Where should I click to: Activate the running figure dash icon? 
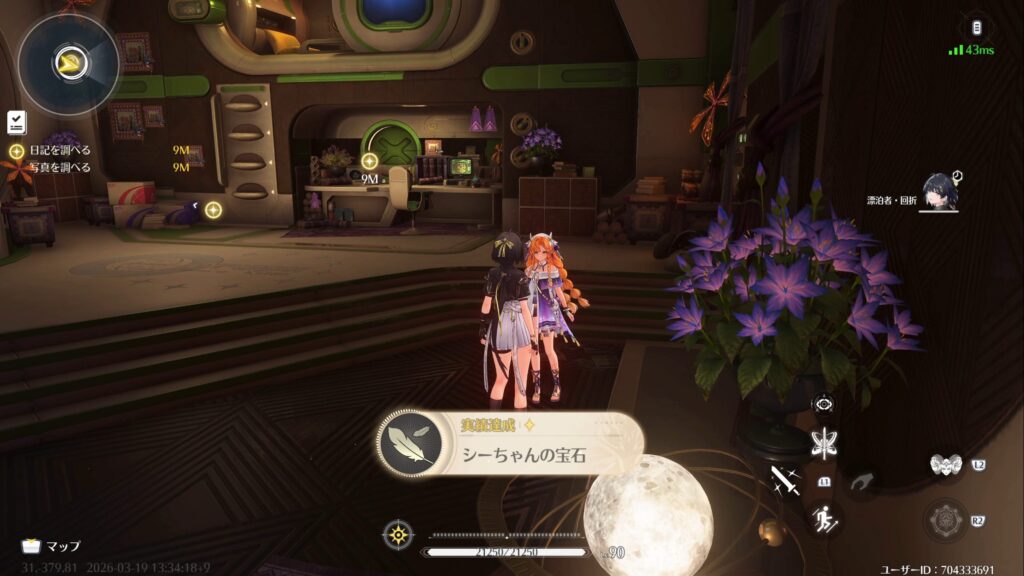825,518
